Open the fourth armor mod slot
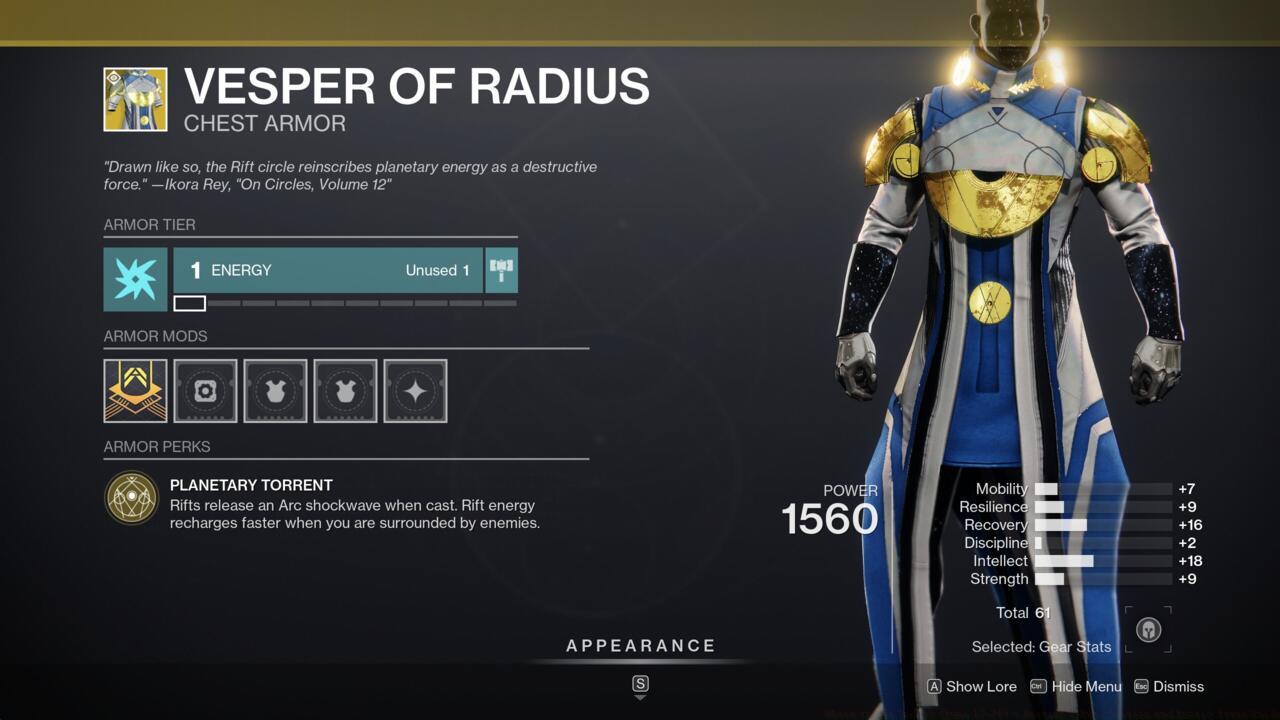Image resolution: width=1280 pixels, height=720 pixels. [344, 390]
